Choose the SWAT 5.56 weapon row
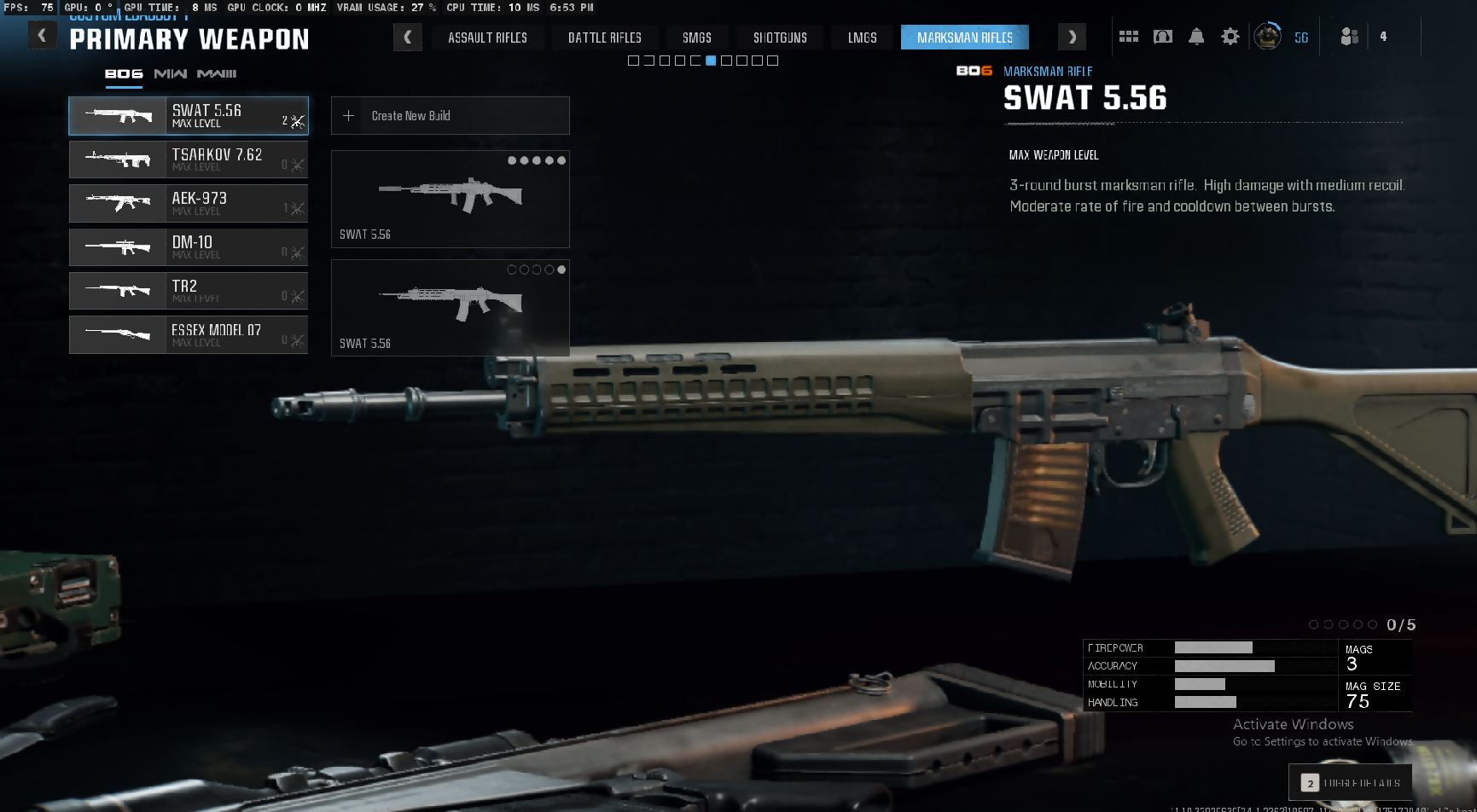Screen dimensions: 1477x812 coord(189,116)
